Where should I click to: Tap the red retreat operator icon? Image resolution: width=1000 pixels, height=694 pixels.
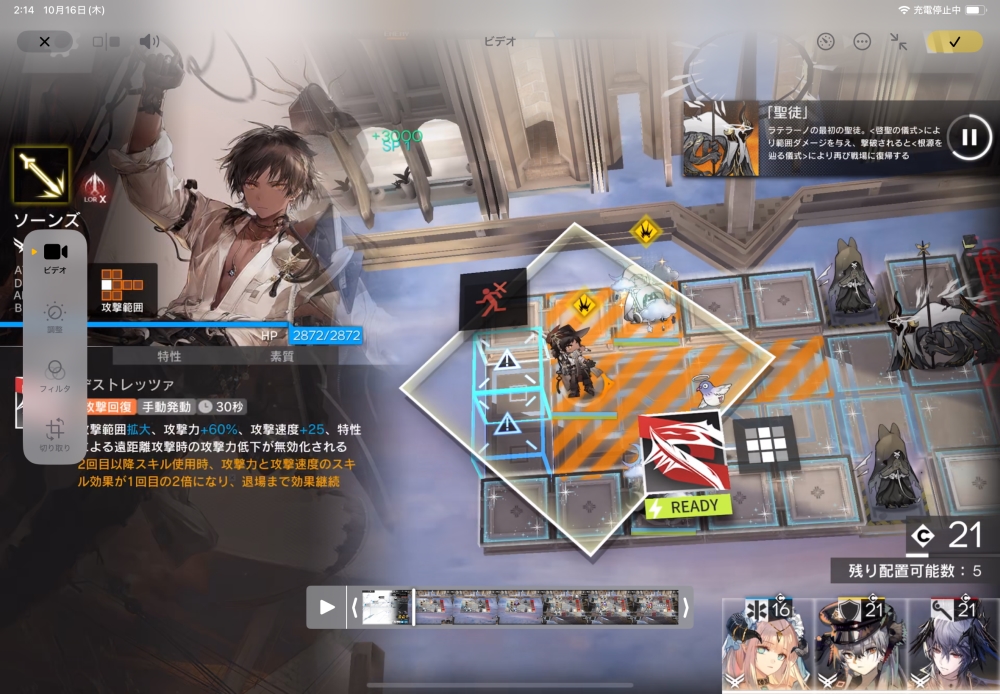click(492, 300)
